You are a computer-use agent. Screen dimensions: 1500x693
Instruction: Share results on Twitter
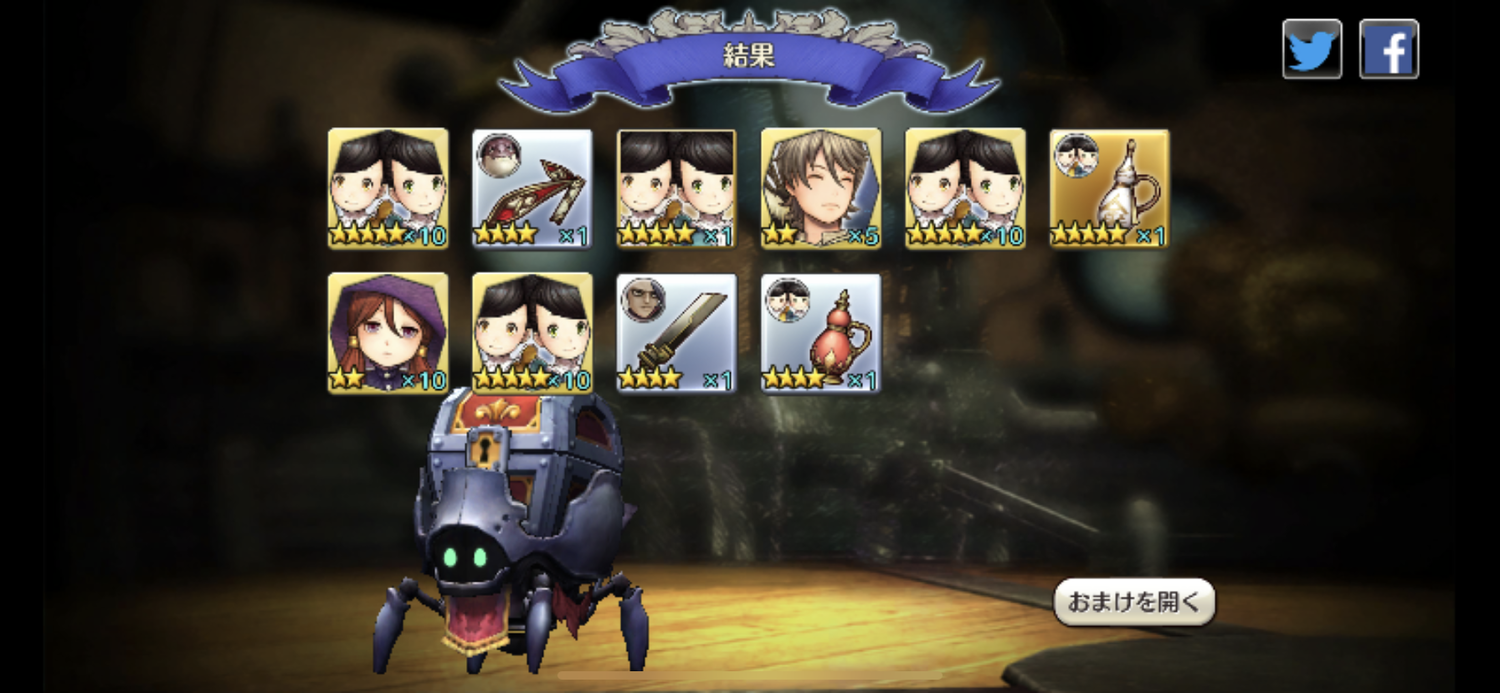pyautogui.click(x=1312, y=49)
